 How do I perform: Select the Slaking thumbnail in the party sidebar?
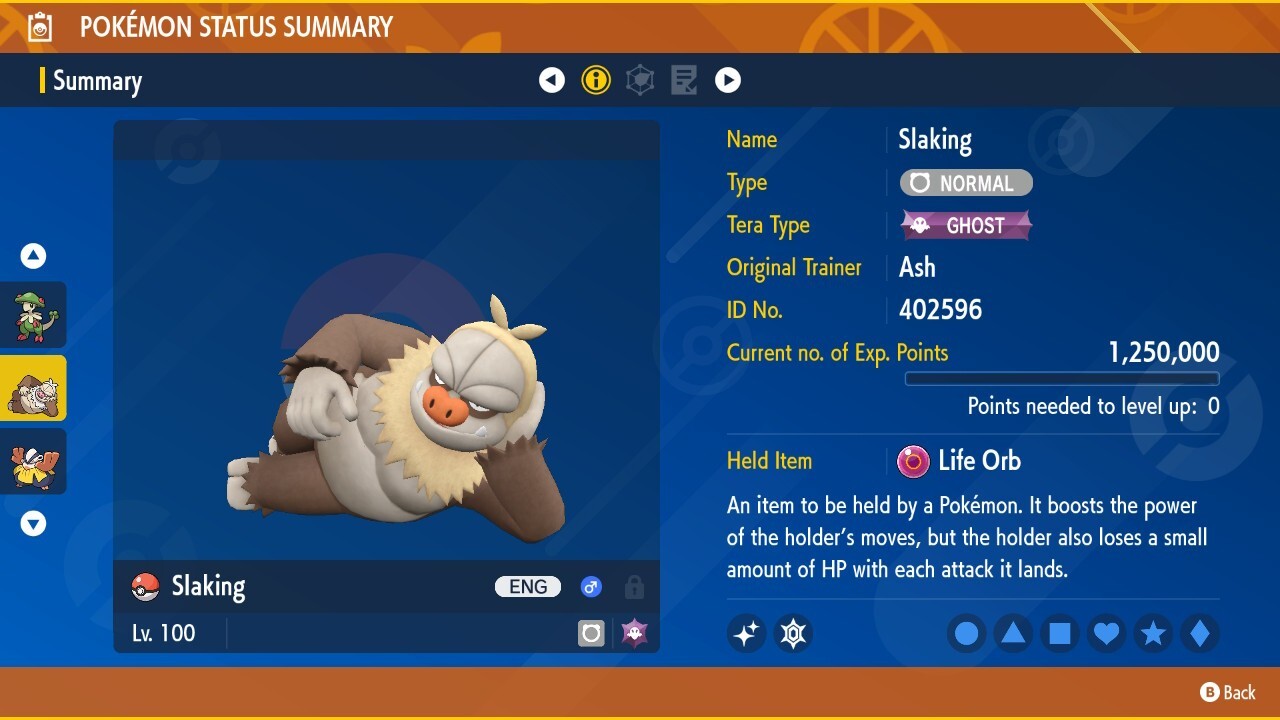pos(33,388)
